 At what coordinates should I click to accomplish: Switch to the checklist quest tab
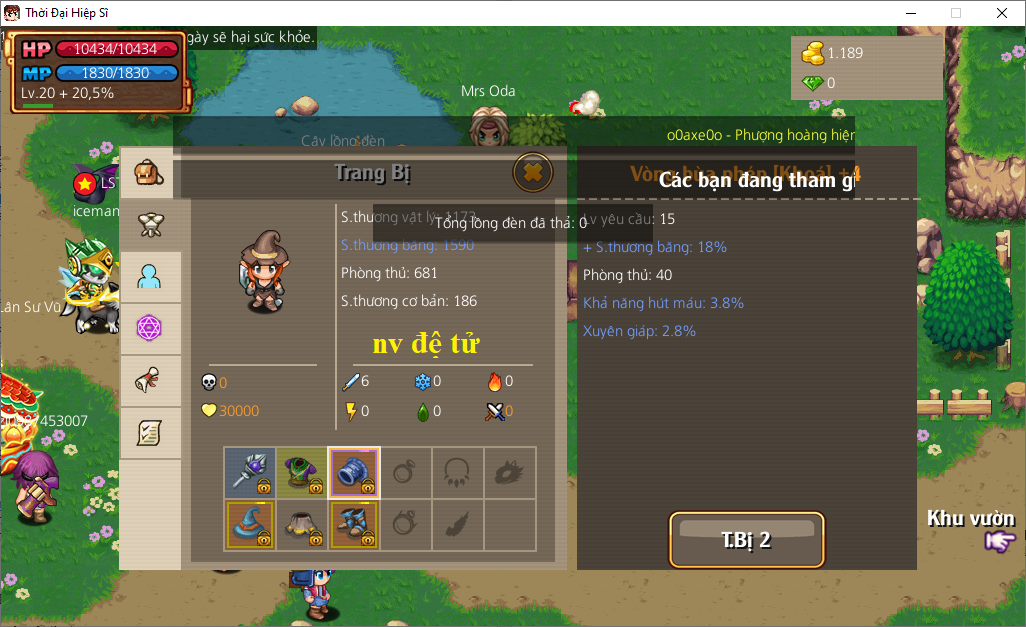point(150,432)
